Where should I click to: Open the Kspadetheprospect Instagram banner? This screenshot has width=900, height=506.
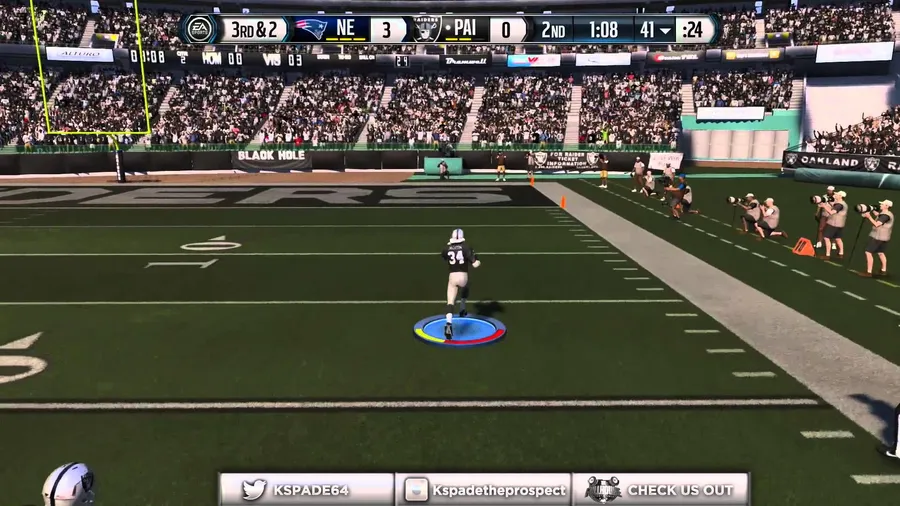coord(484,490)
